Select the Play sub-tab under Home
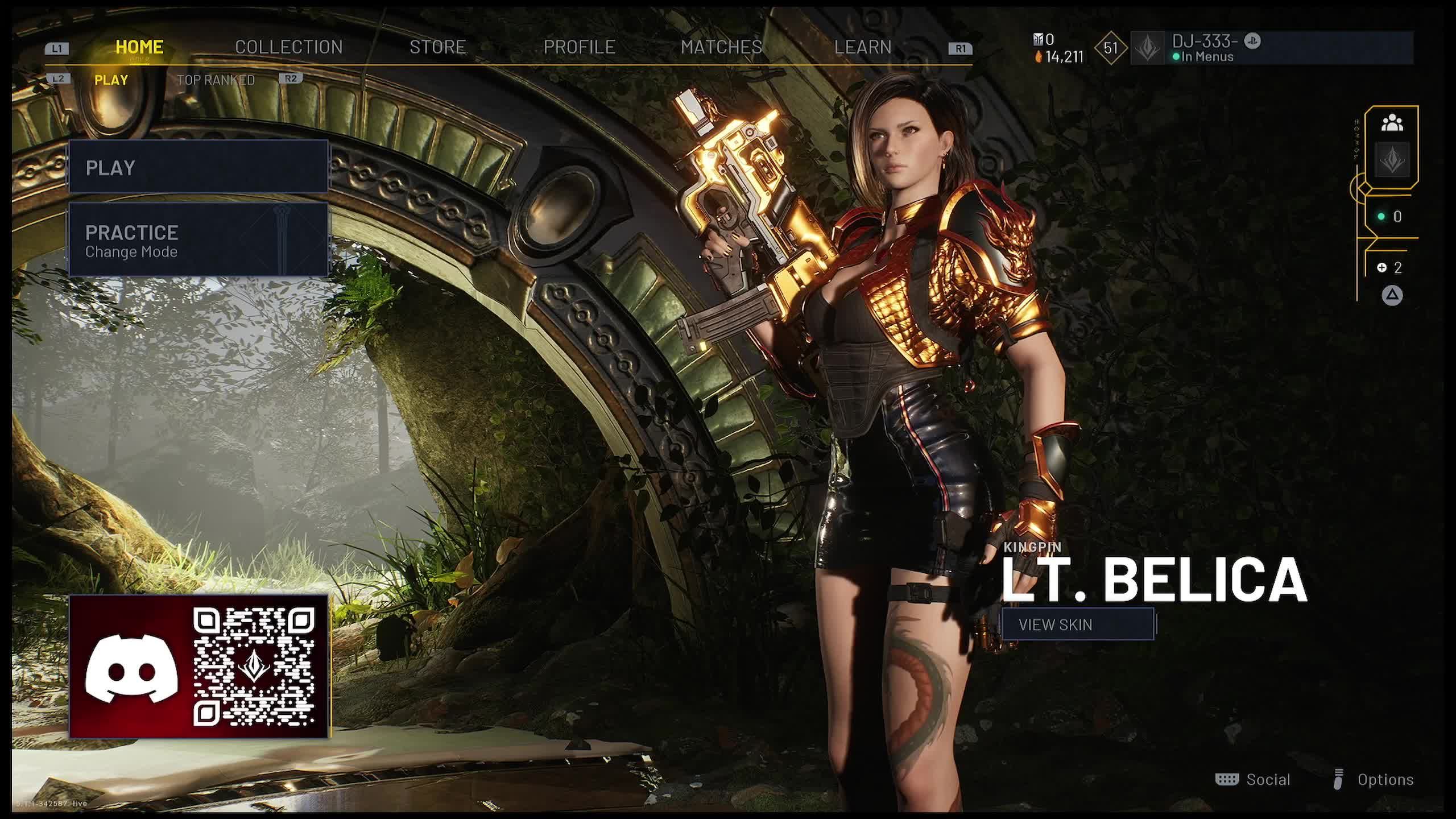Viewport: 1456px width, 819px height. tap(111, 80)
